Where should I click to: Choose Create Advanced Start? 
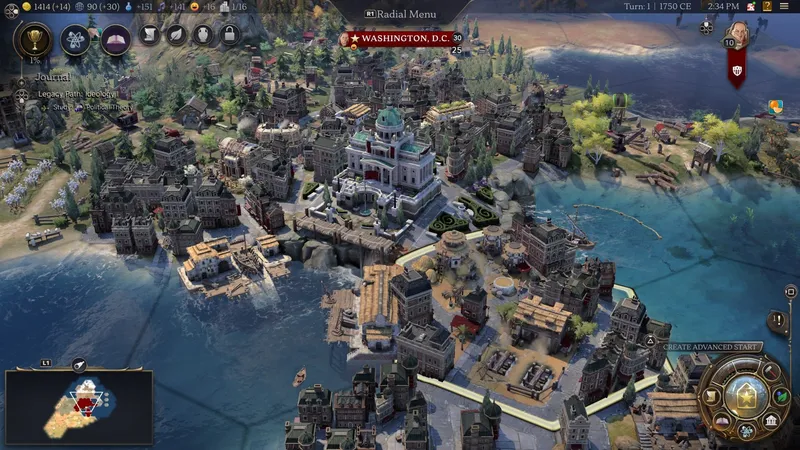[710, 347]
